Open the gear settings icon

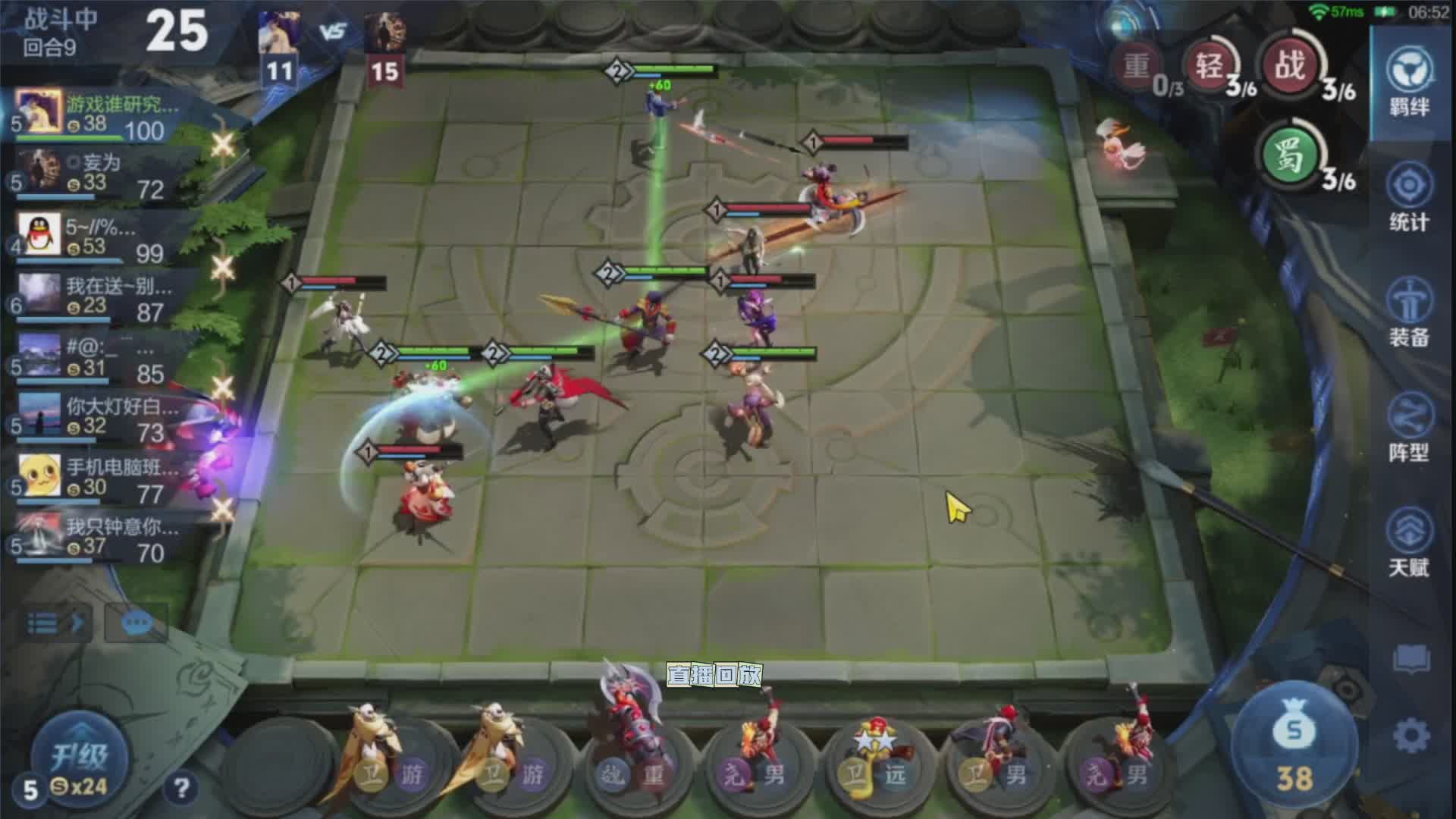tap(1410, 736)
